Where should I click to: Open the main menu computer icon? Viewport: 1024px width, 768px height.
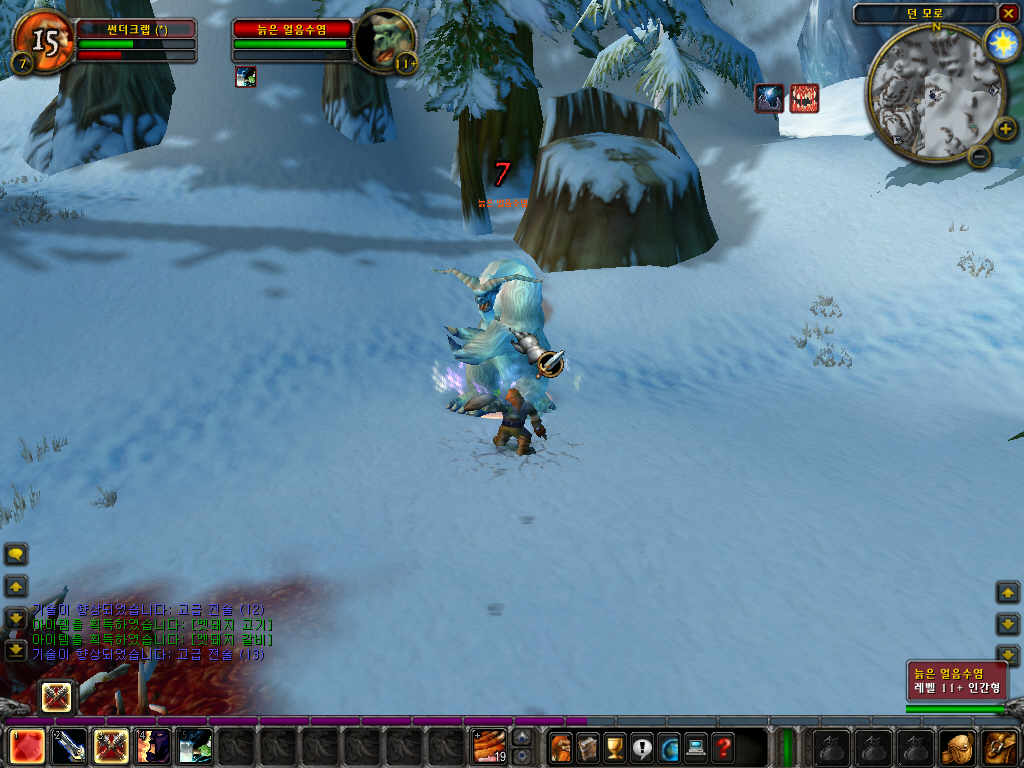pyautogui.click(x=695, y=746)
